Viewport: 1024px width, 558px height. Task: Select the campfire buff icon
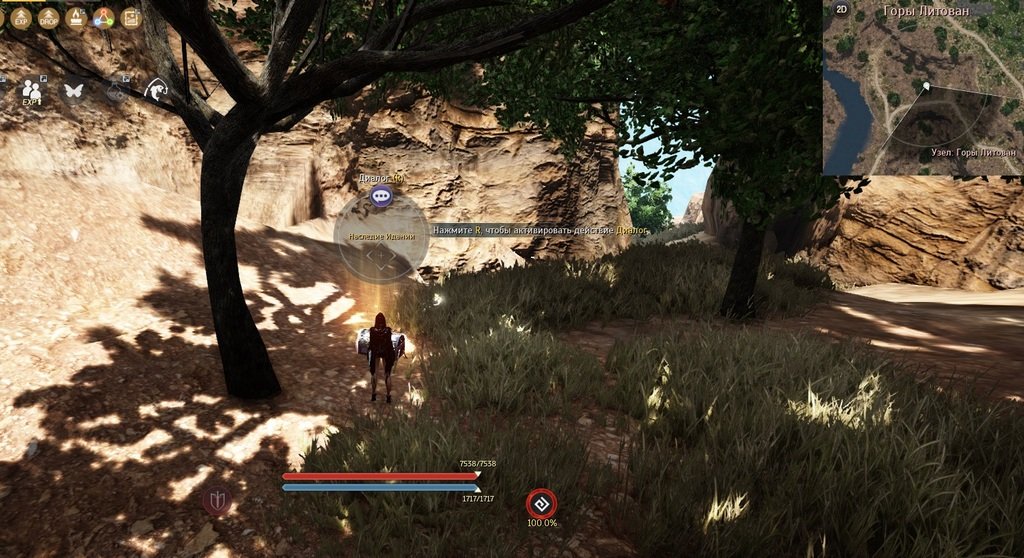[75, 18]
